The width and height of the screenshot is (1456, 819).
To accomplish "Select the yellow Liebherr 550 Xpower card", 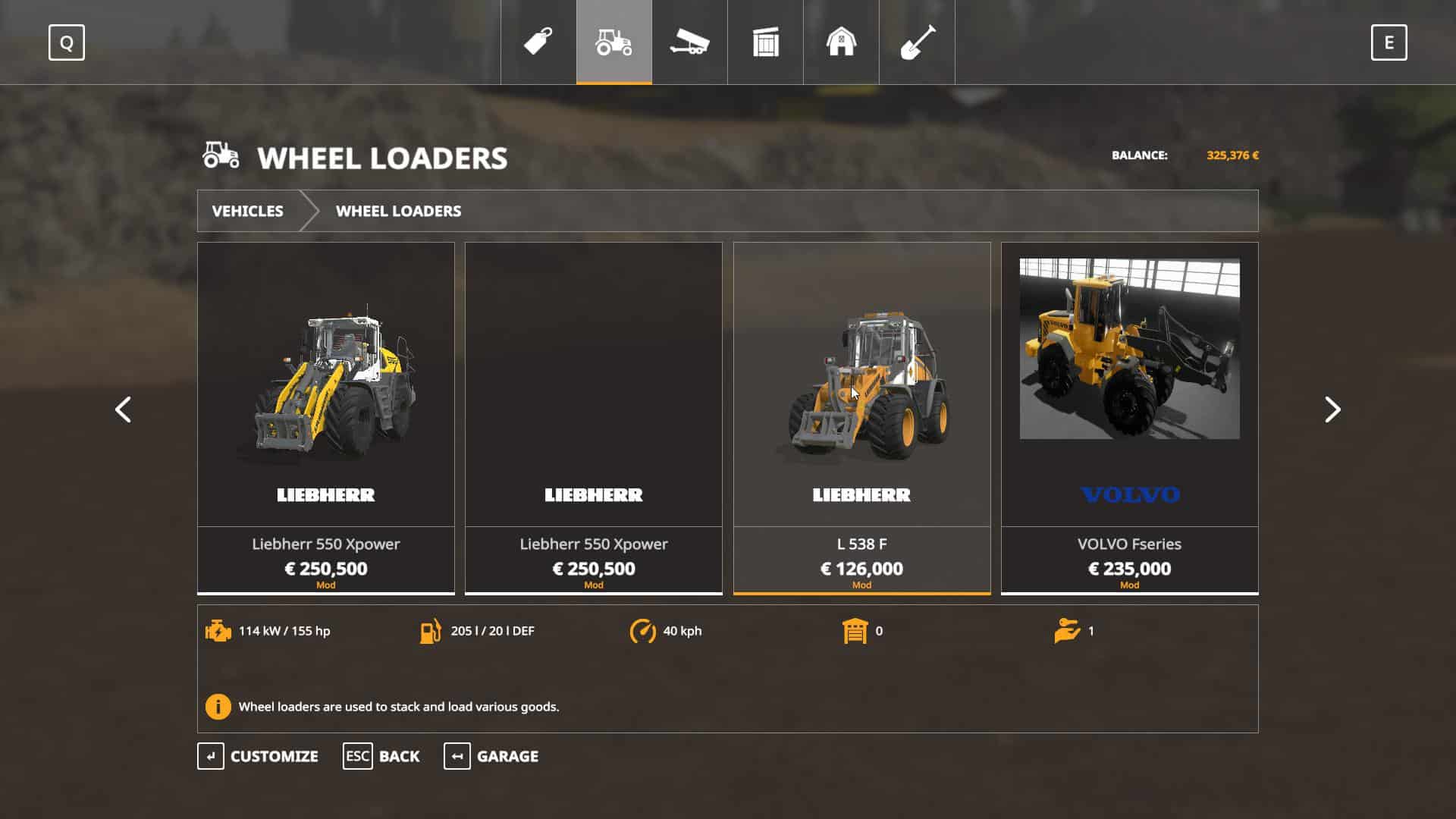I will 326,417.
